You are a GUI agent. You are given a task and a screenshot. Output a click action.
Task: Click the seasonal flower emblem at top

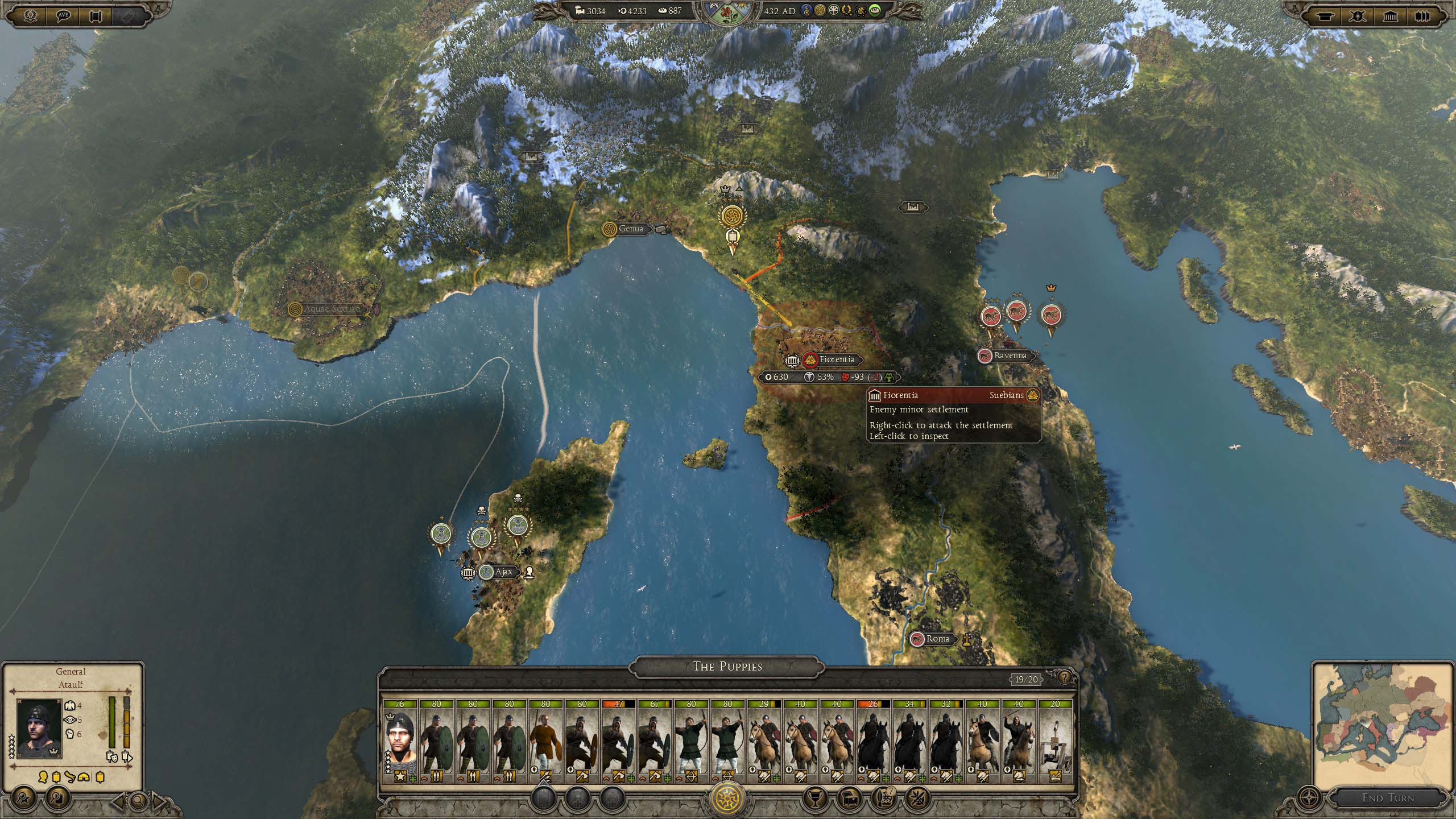[727, 12]
